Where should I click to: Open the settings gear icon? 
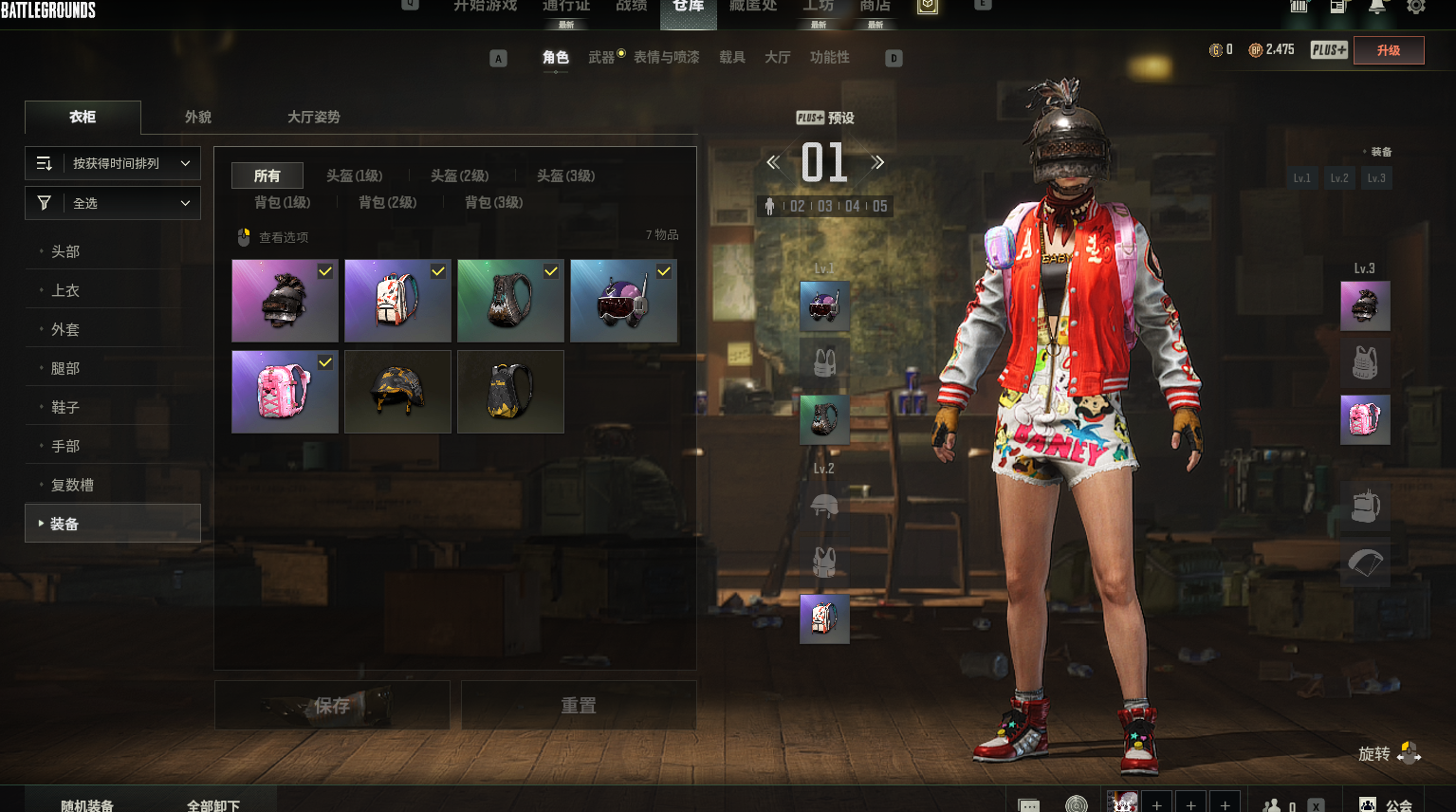(x=1415, y=7)
